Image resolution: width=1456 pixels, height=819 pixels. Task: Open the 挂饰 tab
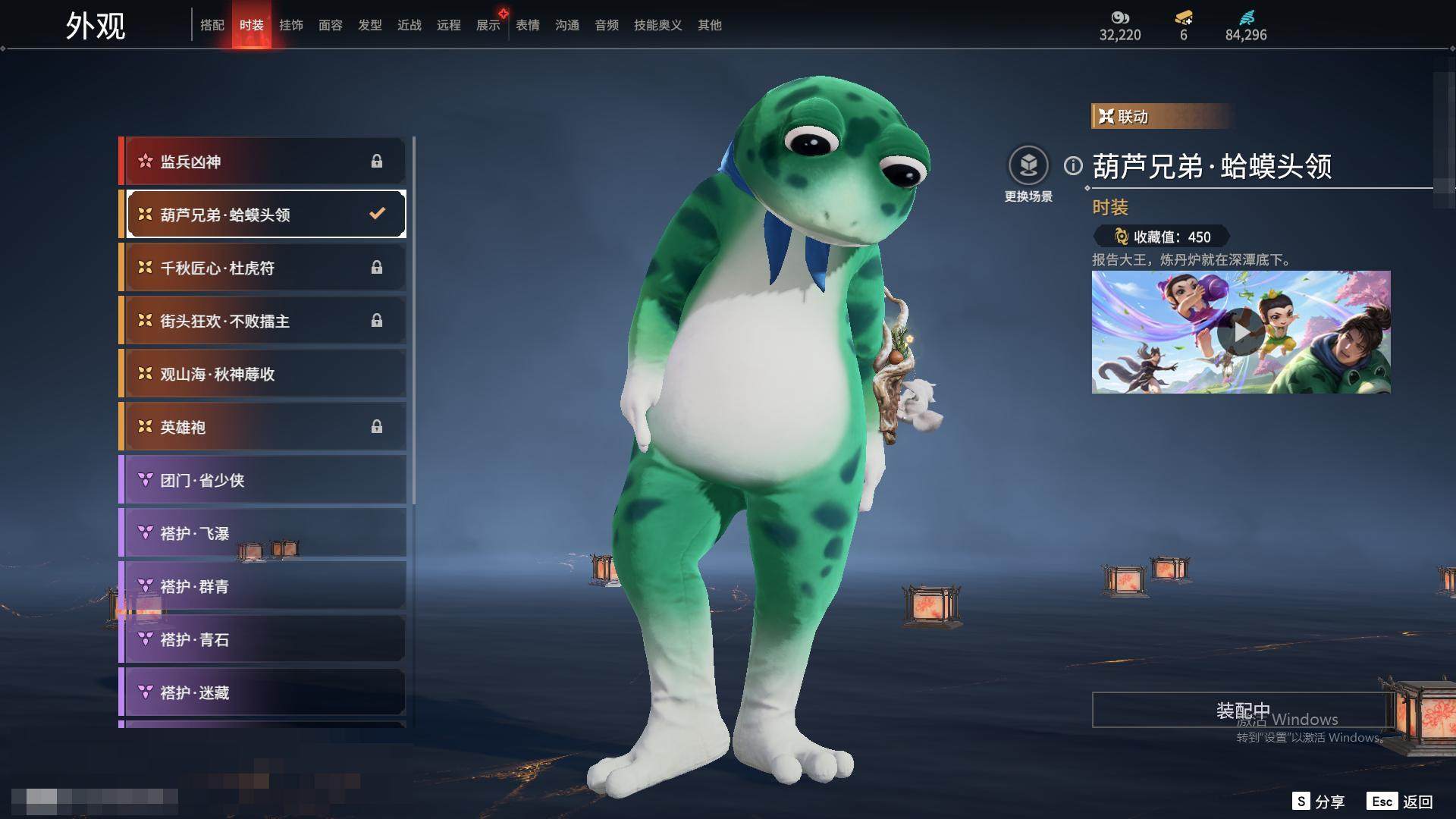click(291, 25)
